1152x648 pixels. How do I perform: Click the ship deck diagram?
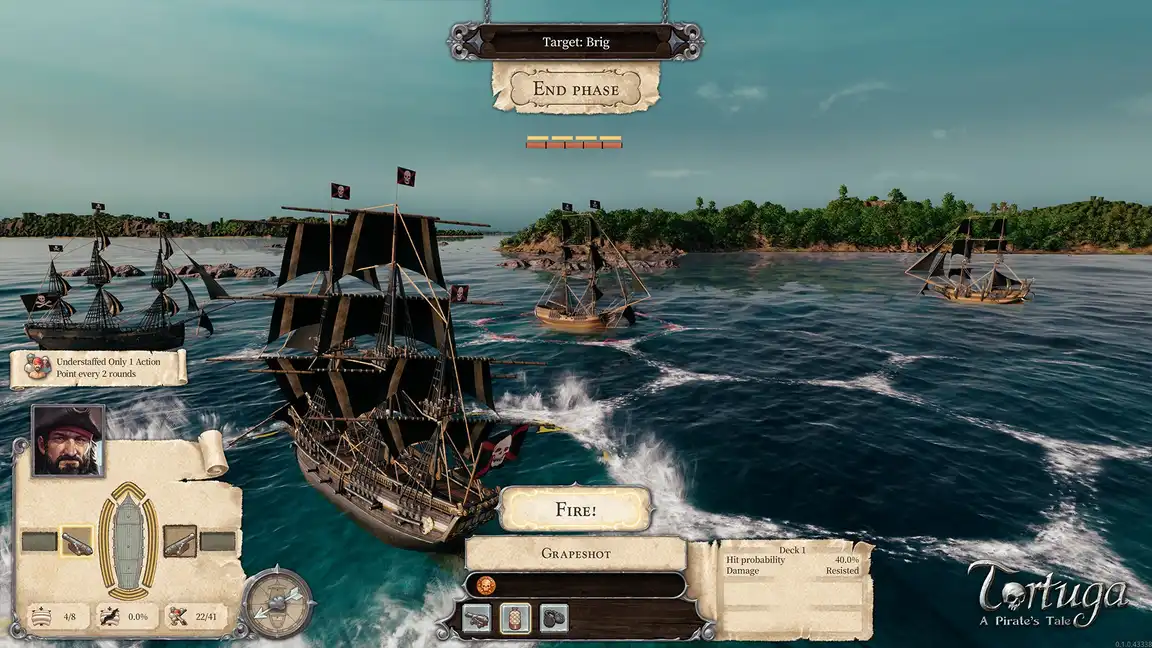tap(128, 540)
